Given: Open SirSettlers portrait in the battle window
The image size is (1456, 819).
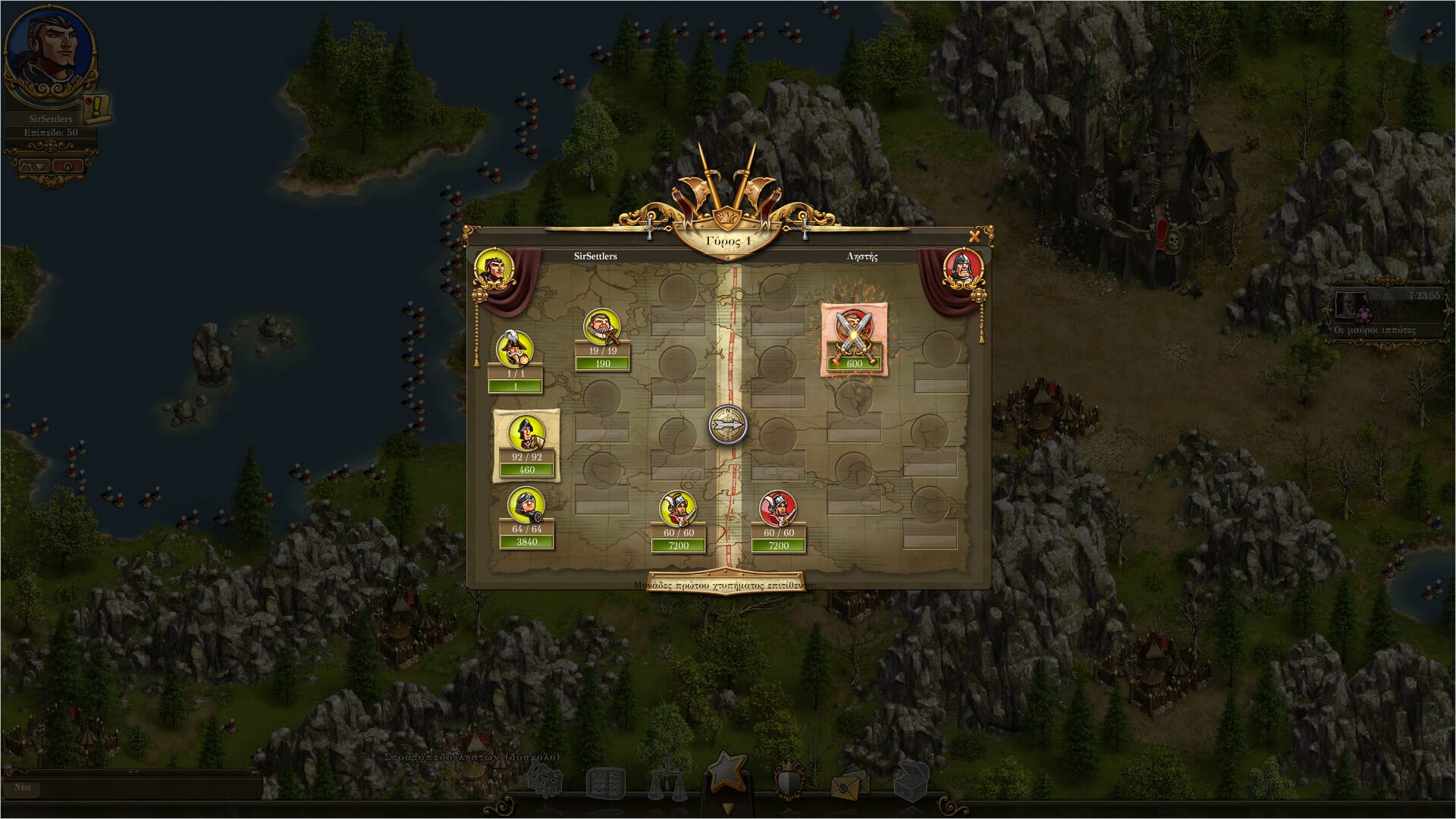Looking at the screenshot, I should tap(494, 268).
